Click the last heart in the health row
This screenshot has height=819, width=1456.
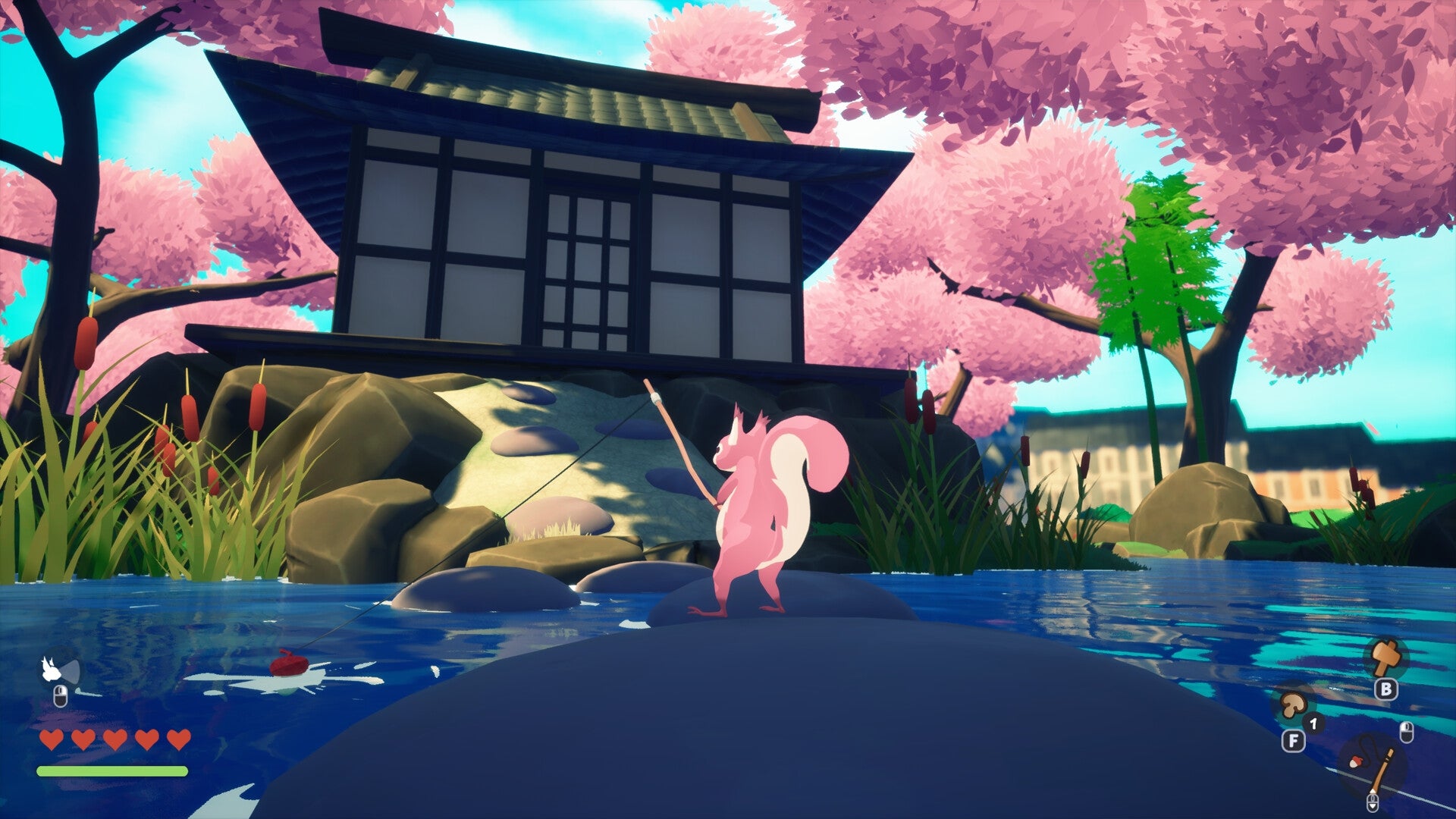pos(178,739)
